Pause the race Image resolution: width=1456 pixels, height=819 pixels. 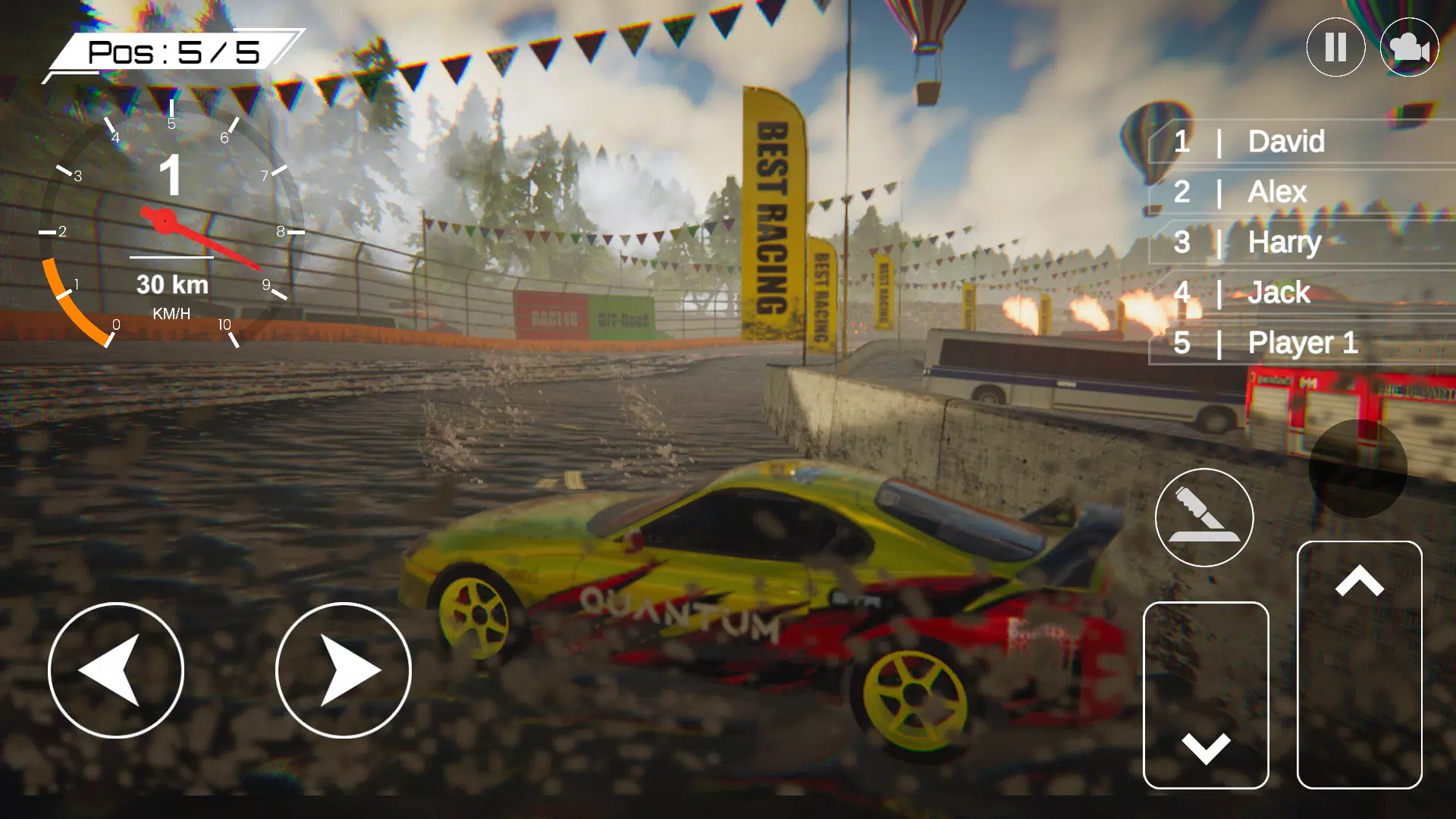1335,47
